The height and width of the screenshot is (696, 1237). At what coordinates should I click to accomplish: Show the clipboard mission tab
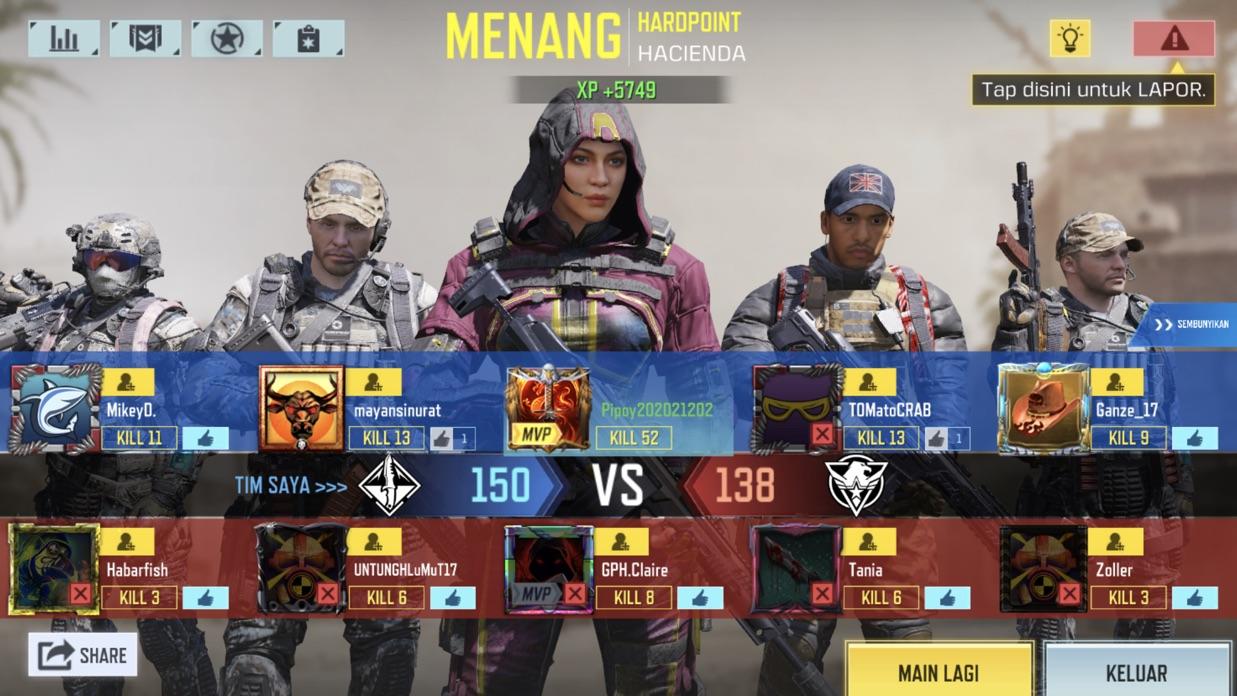(308, 39)
